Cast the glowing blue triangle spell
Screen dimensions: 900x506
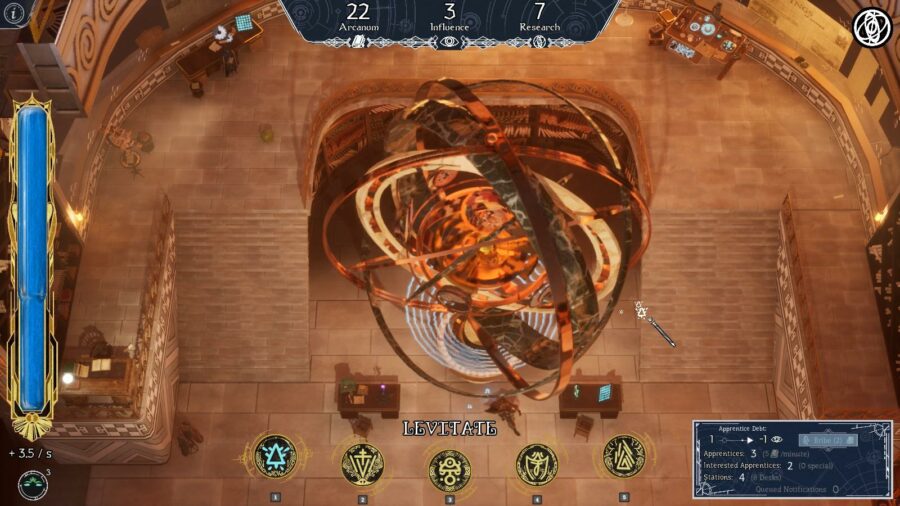(x=275, y=457)
